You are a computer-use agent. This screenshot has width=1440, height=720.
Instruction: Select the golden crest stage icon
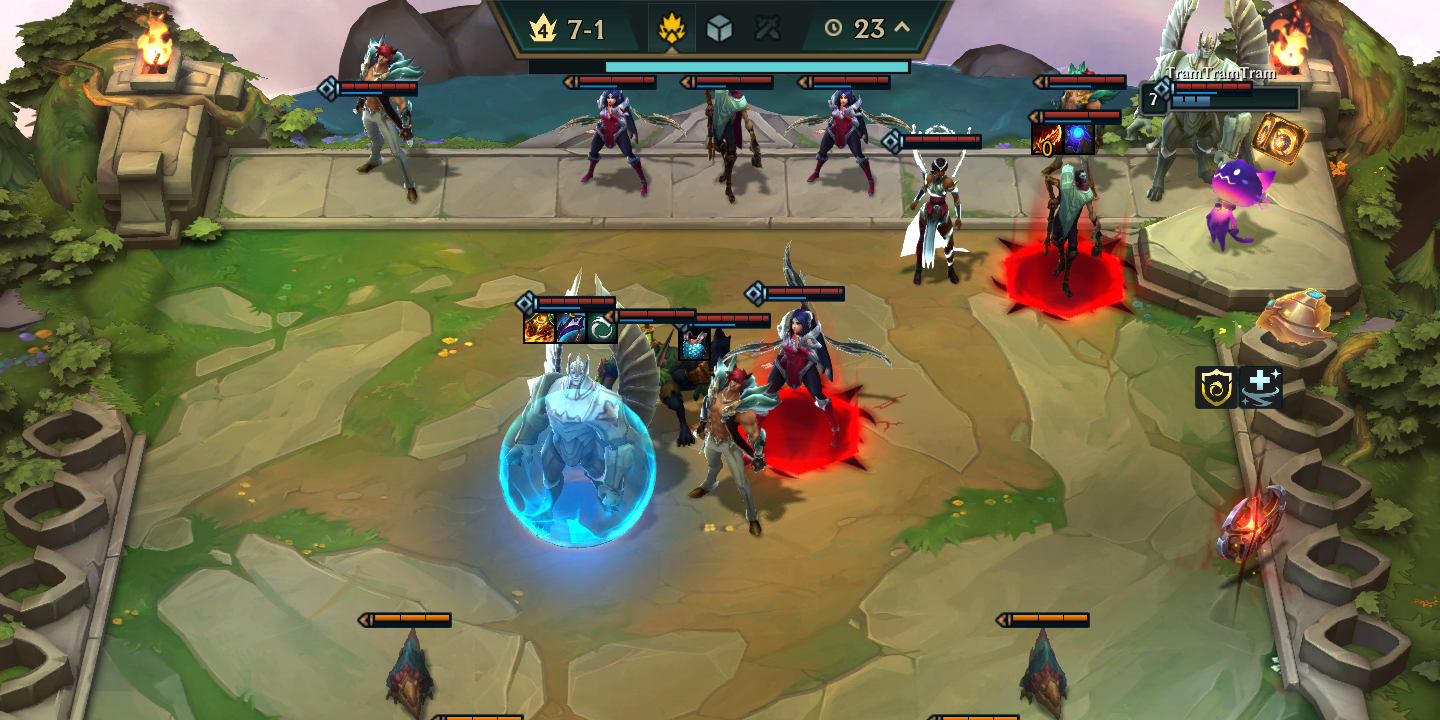coord(671,29)
